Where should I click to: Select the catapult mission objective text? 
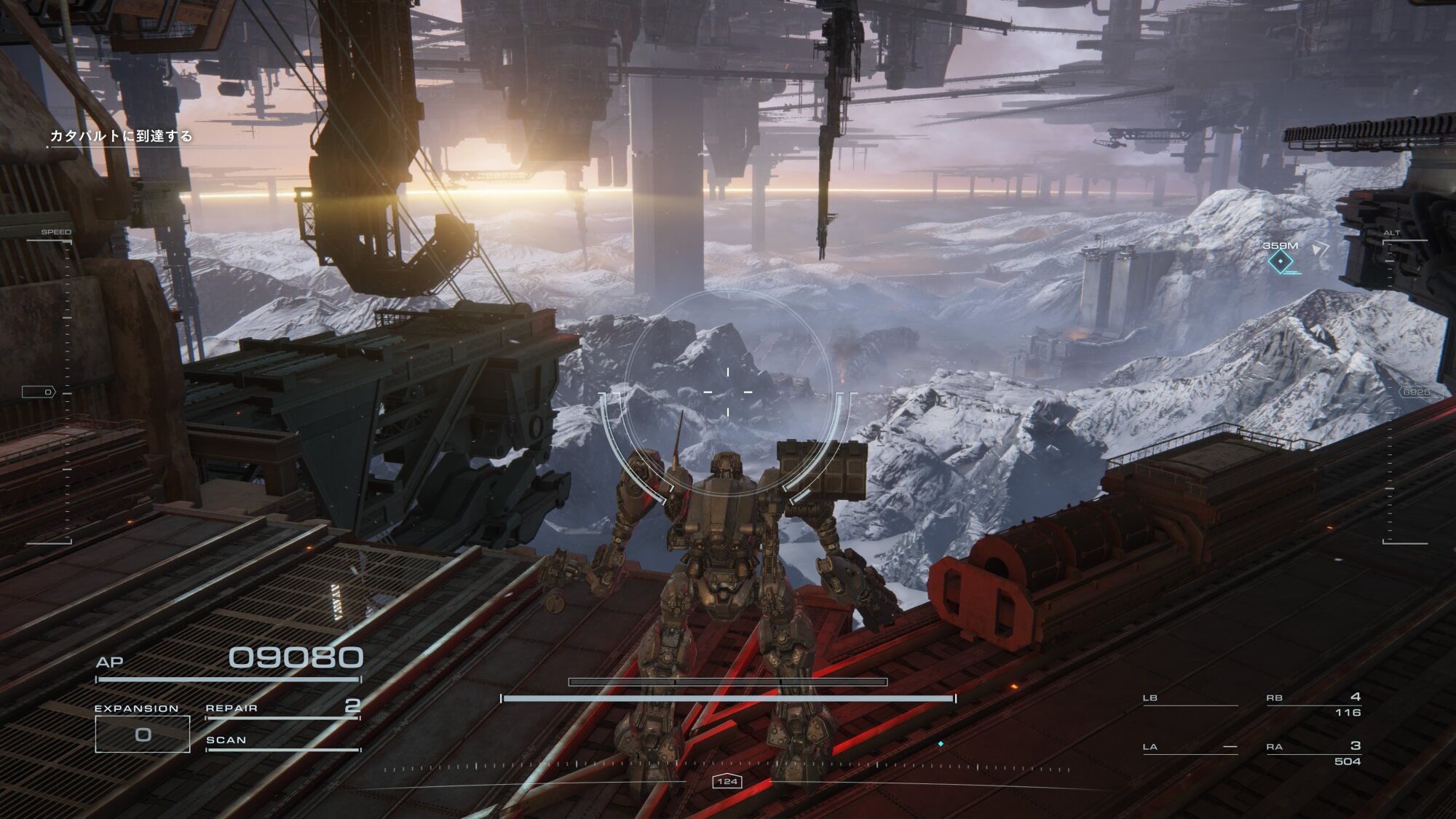121,136
